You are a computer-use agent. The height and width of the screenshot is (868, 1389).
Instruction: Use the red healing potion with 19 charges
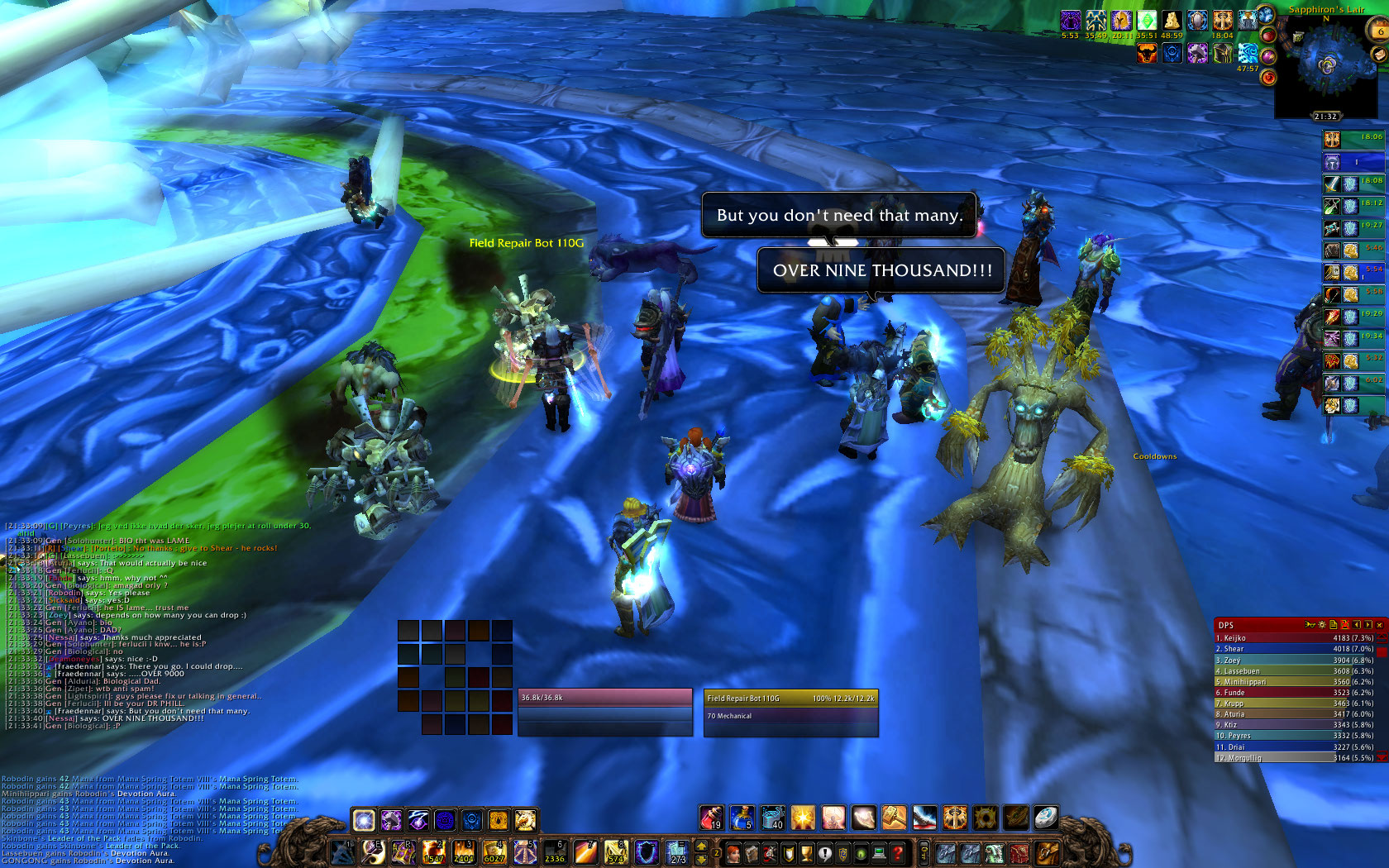tap(711, 818)
